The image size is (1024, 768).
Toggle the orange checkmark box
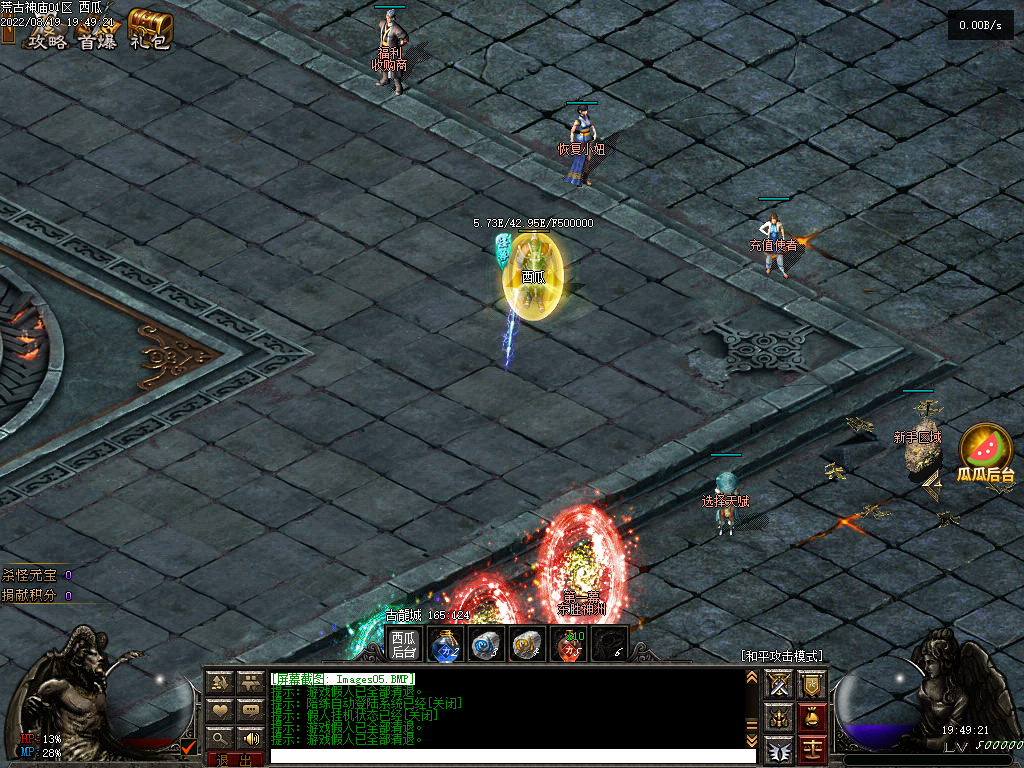[x=188, y=745]
